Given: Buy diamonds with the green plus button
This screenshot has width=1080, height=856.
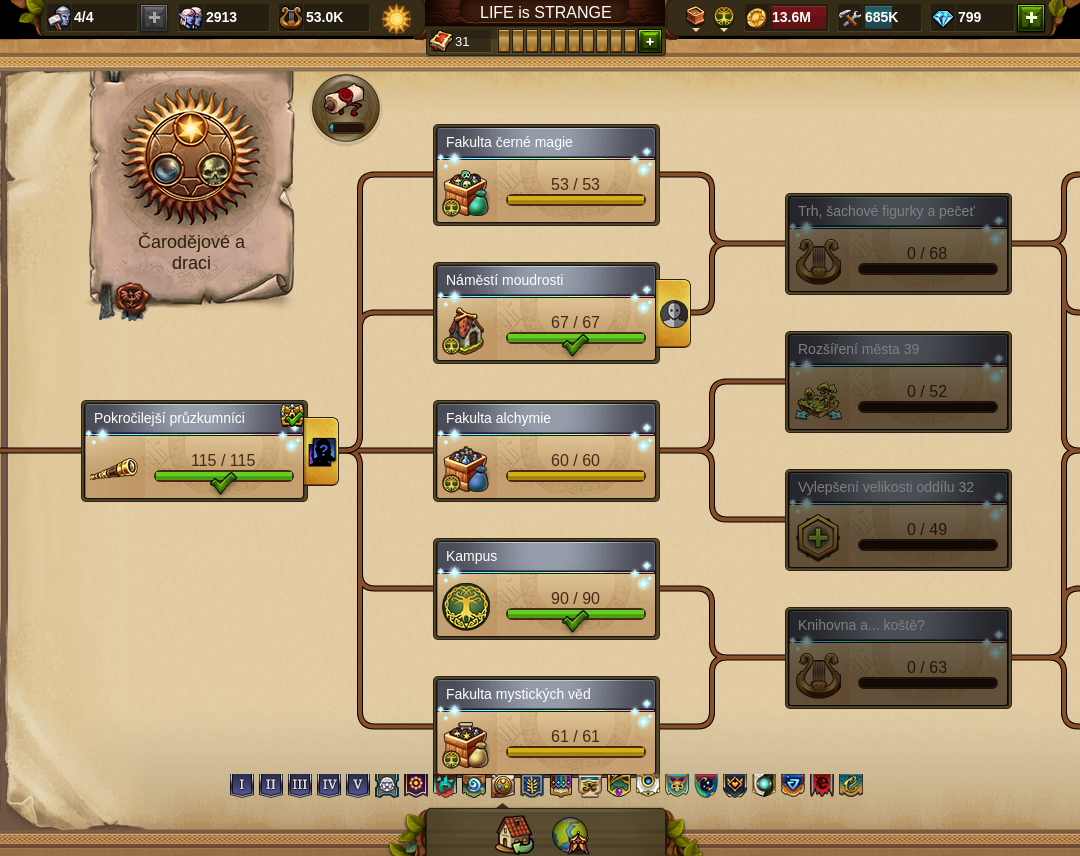Looking at the screenshot, I should (x=1030, y=18).
